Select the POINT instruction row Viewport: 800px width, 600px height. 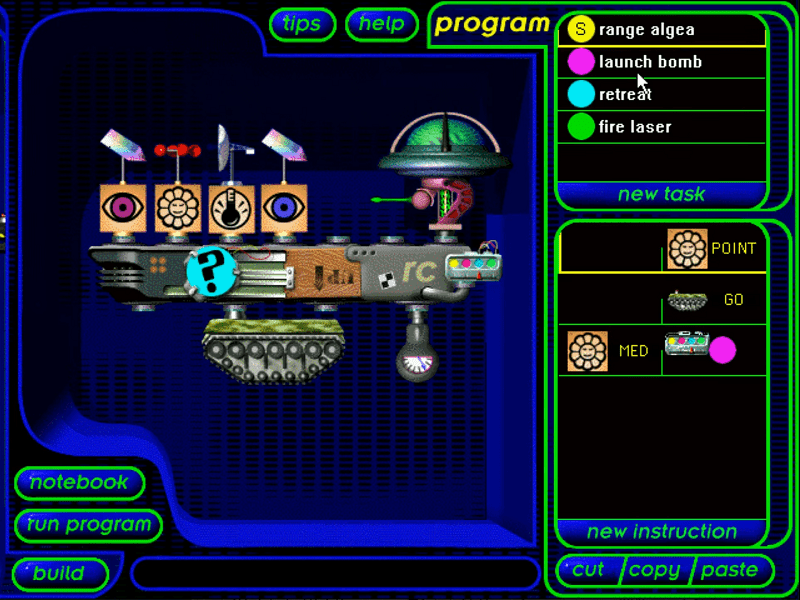pos(662,248)
